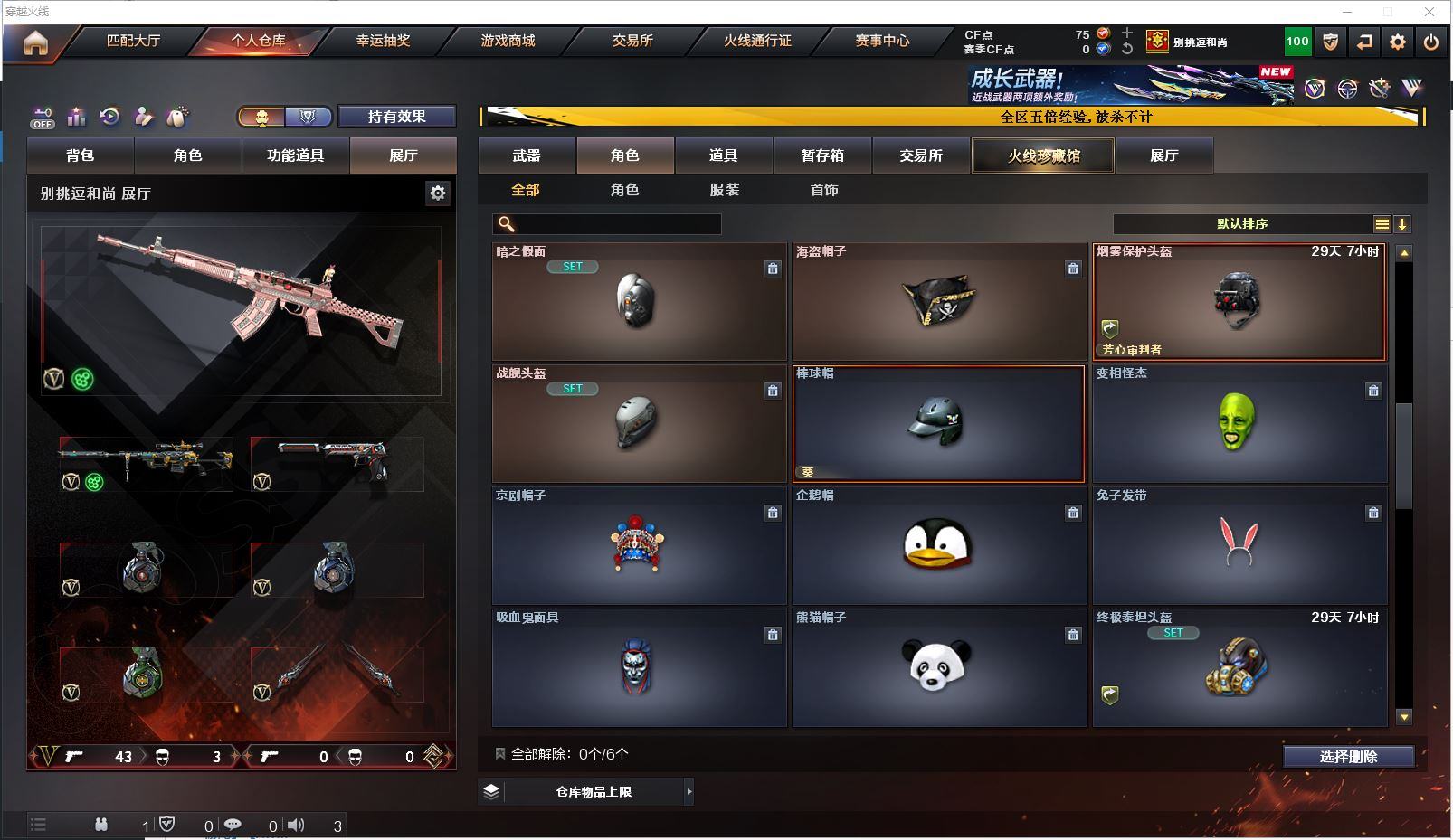Screen dimensions: 1453x840
Task: Open the 默认排序 sort dropdown
Action: pos(1242,224)
